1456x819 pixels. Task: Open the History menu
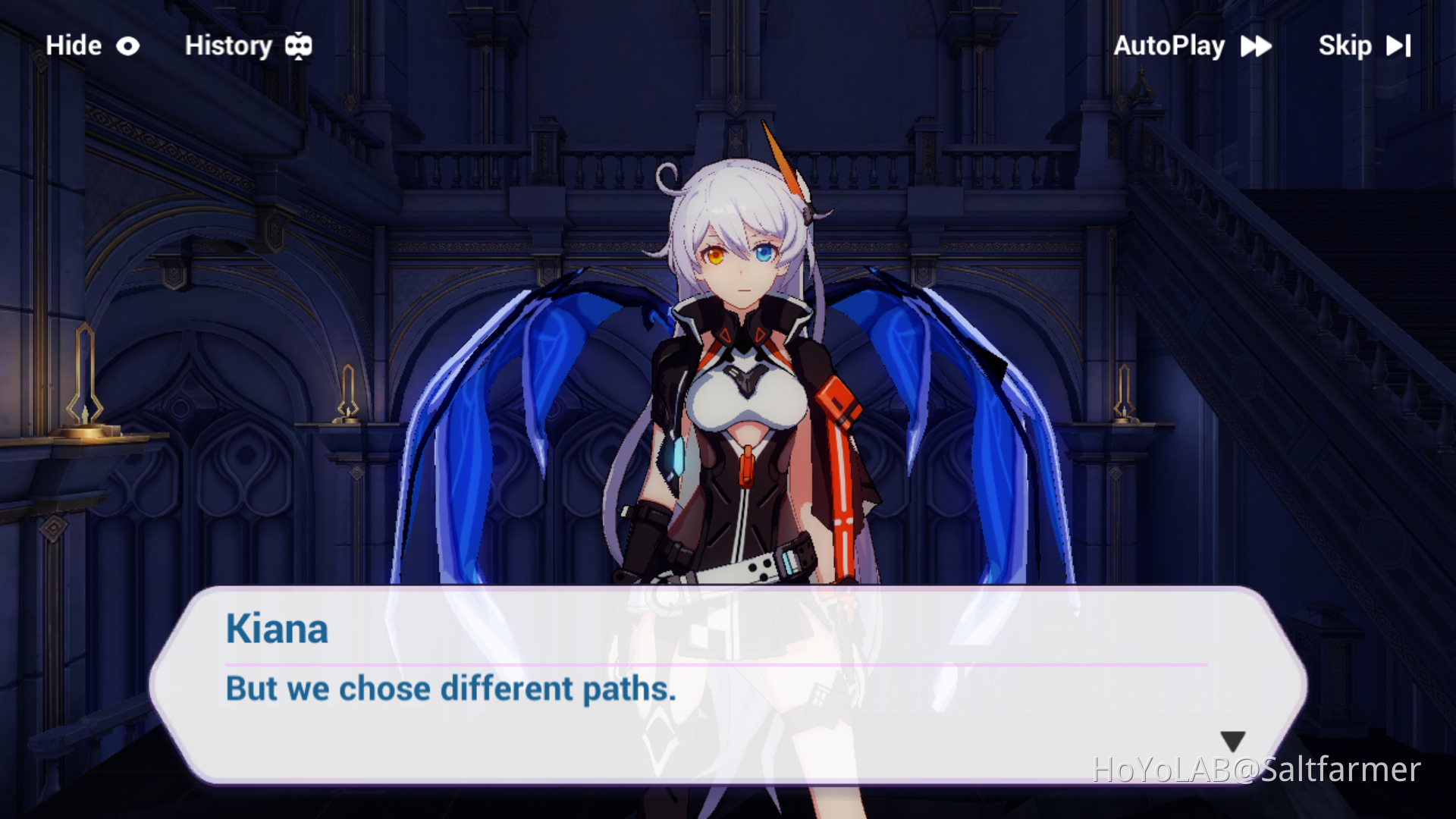[x=230, y=45]
